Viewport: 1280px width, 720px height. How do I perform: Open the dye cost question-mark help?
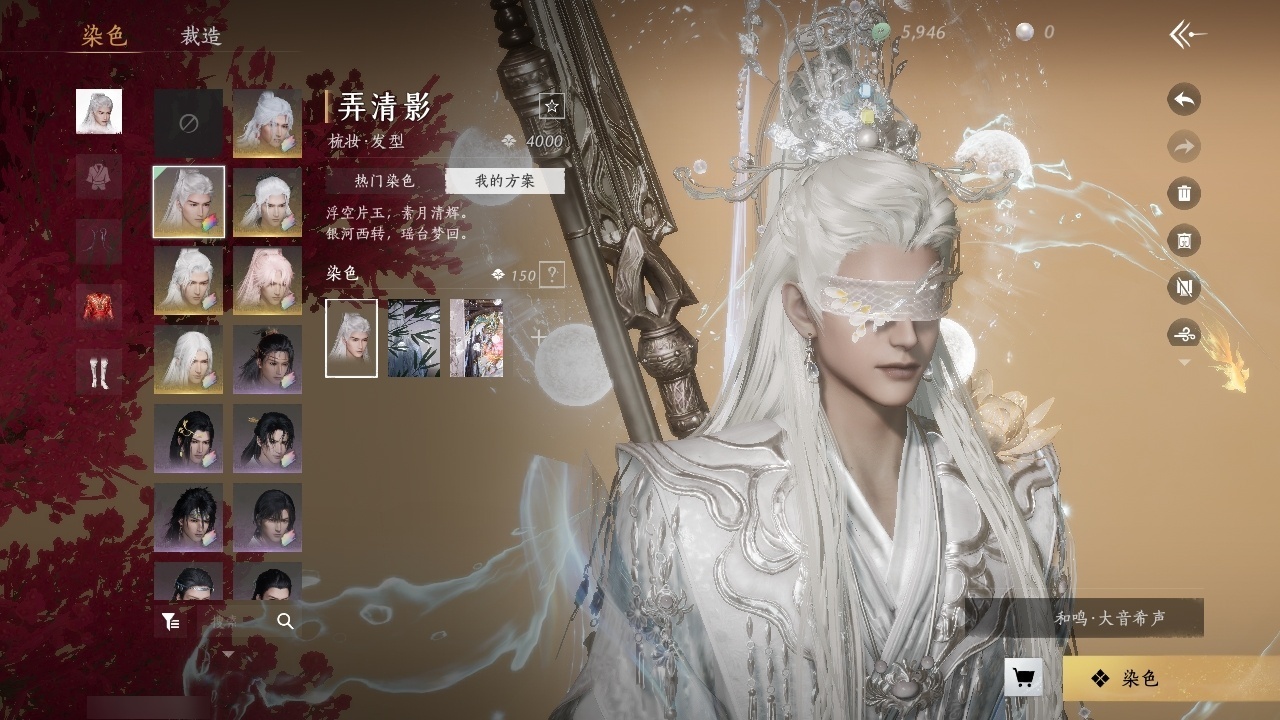tap(551, 275)
